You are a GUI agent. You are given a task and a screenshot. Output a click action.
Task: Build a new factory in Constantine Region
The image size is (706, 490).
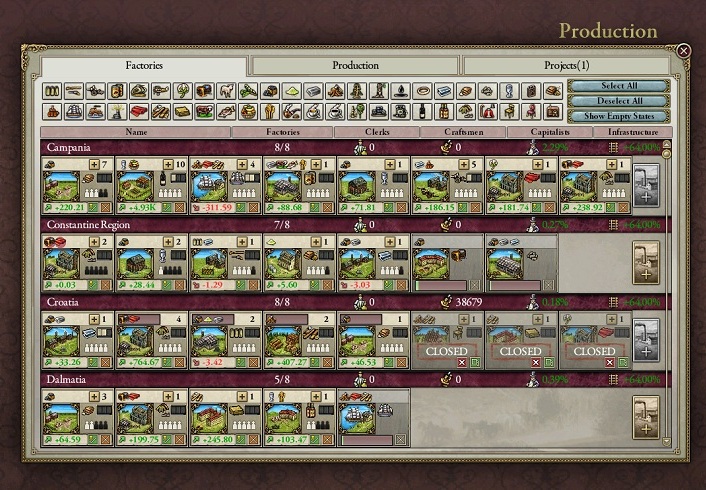pyautogui.click(x=646, y=263)
